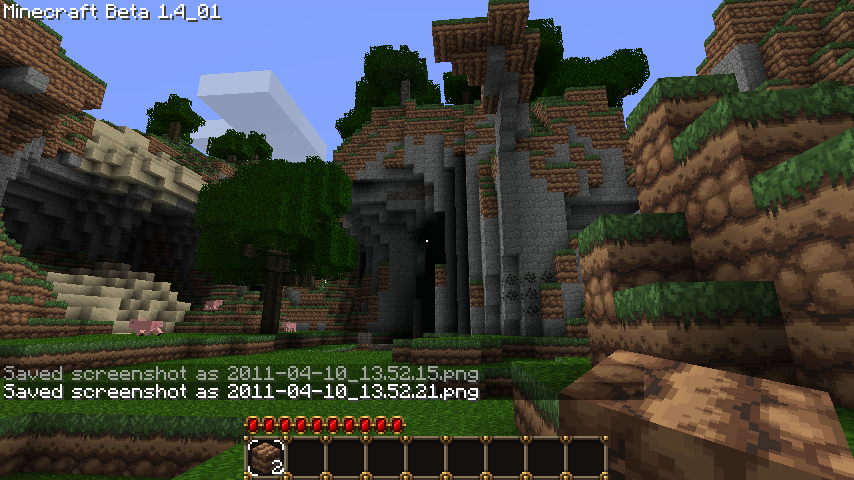Select the wood block hotbar slot
Image resolution: width=854 pixels, height=480 pixels.
tap(266, 457)
